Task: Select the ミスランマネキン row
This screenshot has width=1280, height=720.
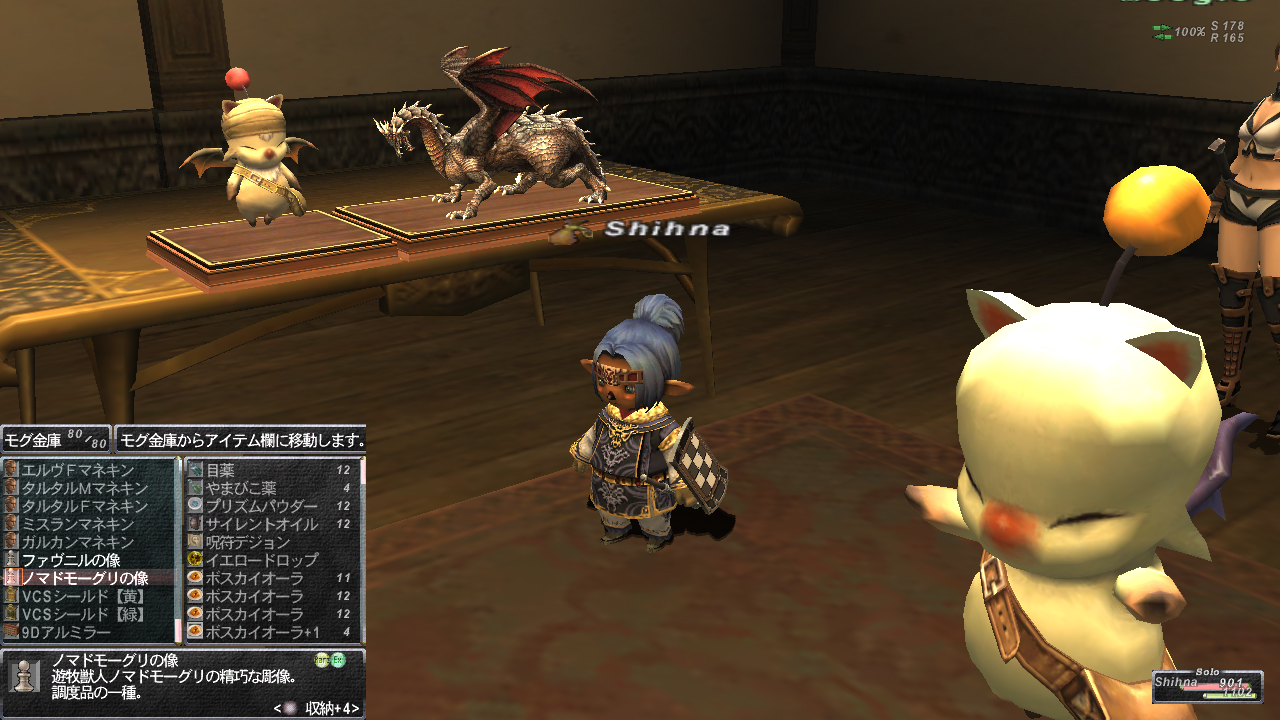Action: tap(78, 524)
